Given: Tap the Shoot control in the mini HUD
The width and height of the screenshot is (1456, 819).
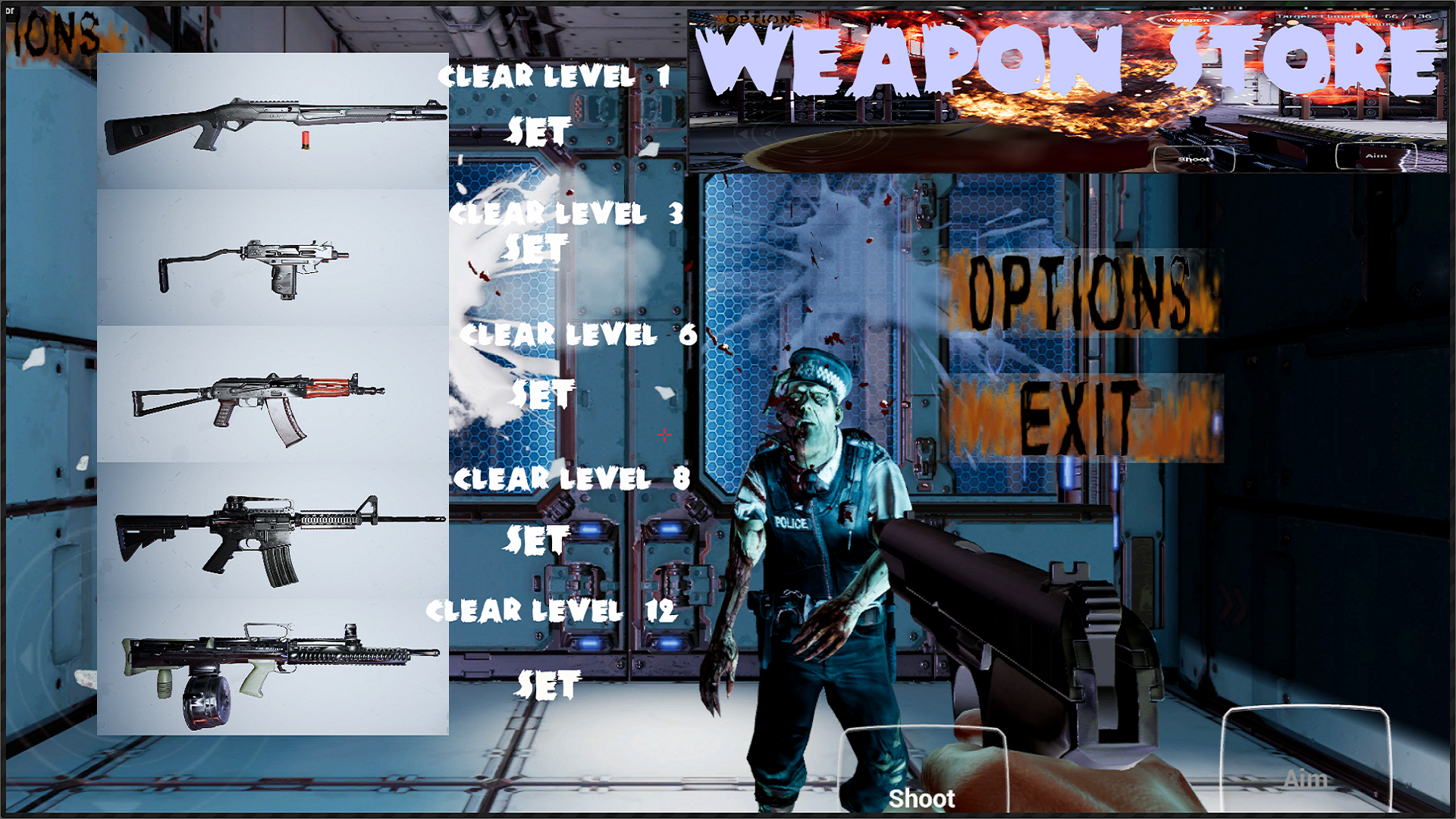Looking at the screenshot, I should [1191, 159].
